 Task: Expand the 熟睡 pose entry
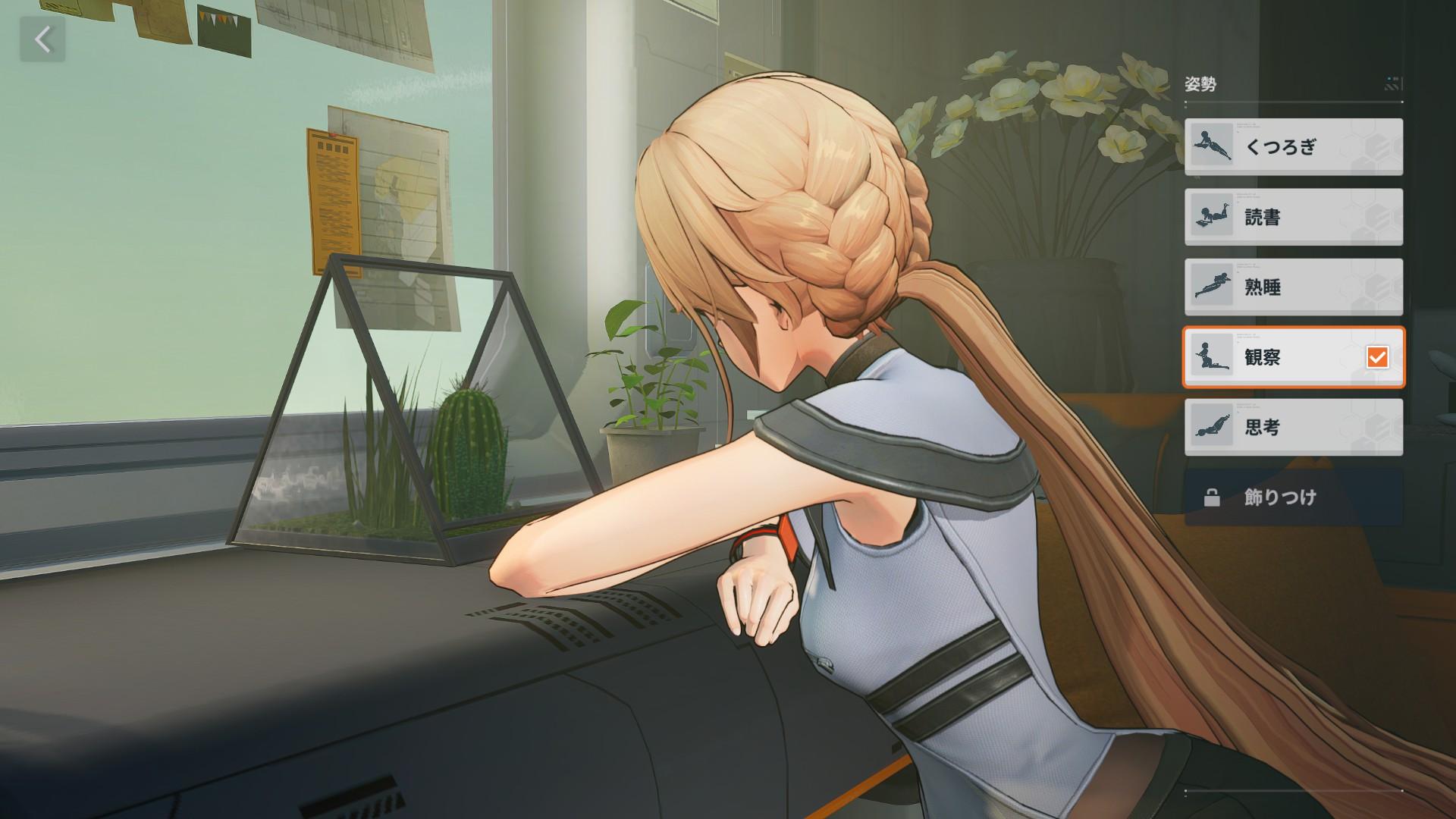pos(1291,287)
